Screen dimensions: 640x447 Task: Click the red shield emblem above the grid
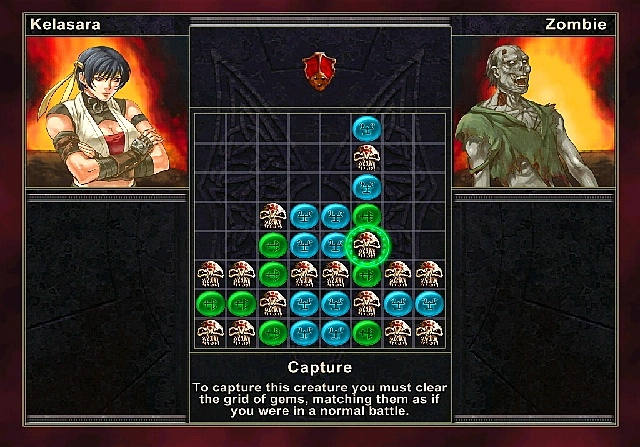(x=319, y=67)
